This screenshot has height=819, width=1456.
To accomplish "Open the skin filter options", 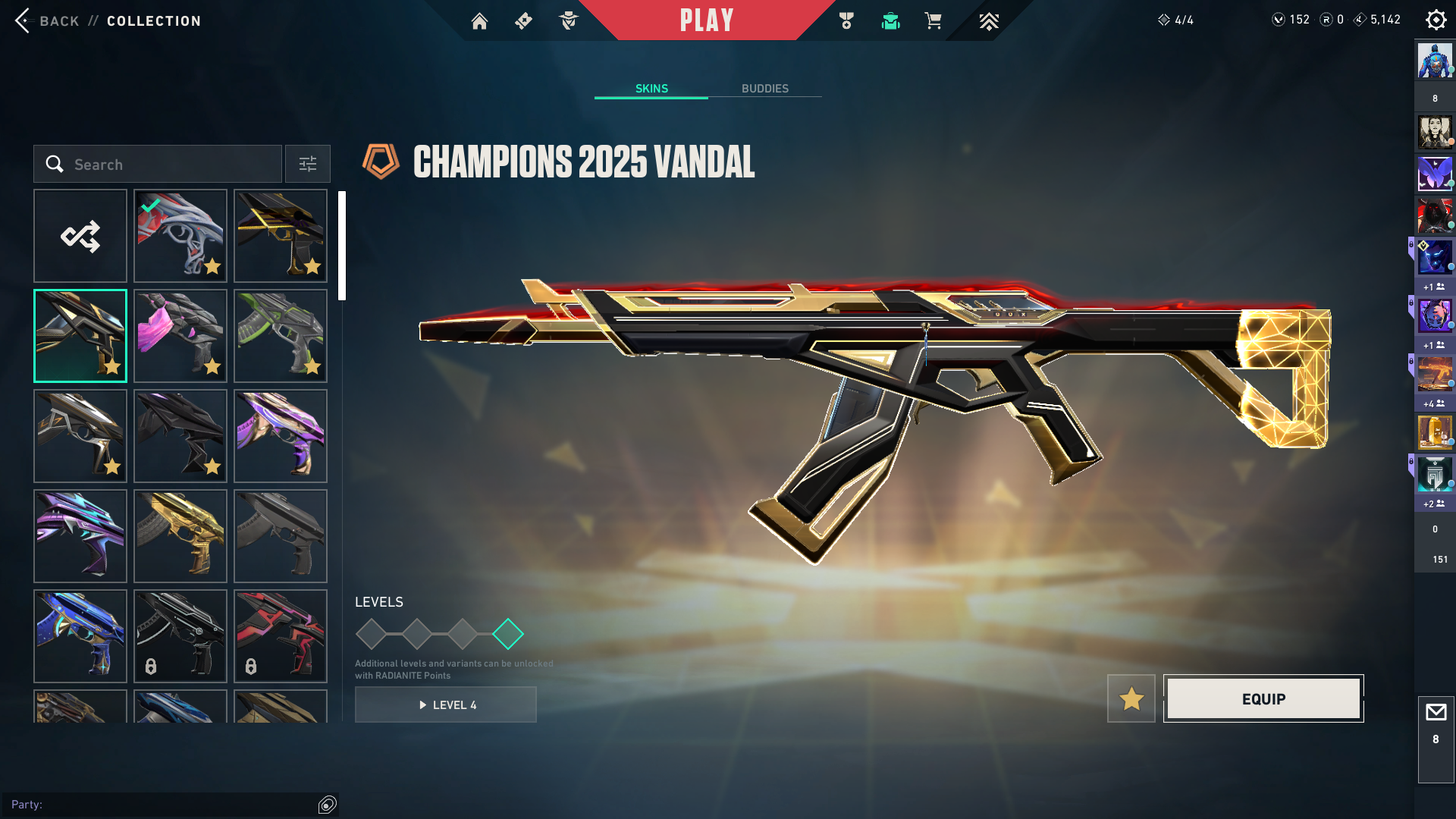I will (308, 164).
